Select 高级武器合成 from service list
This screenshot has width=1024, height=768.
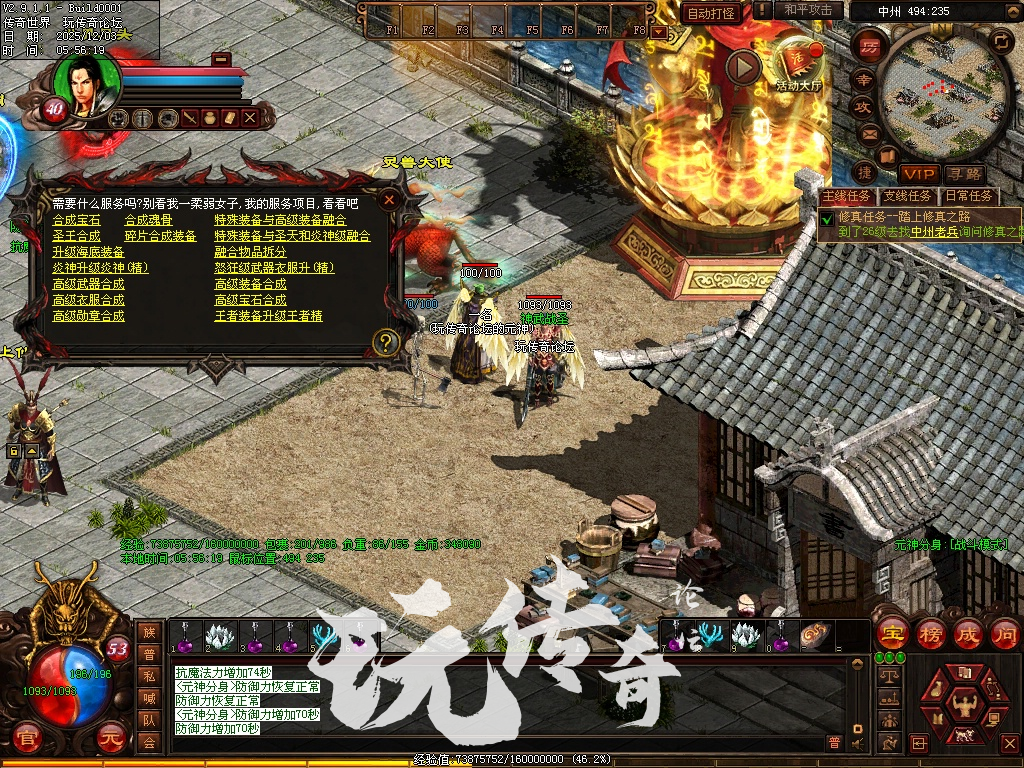89,284
